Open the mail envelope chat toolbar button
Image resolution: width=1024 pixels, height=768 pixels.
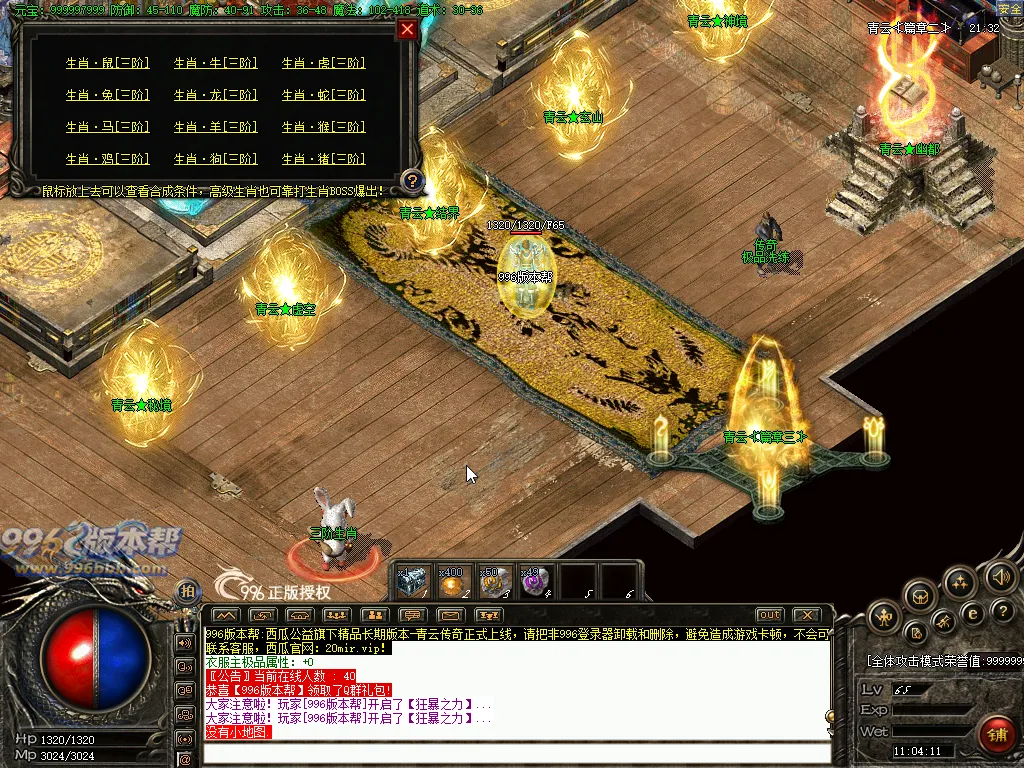(x=450, y=615)
